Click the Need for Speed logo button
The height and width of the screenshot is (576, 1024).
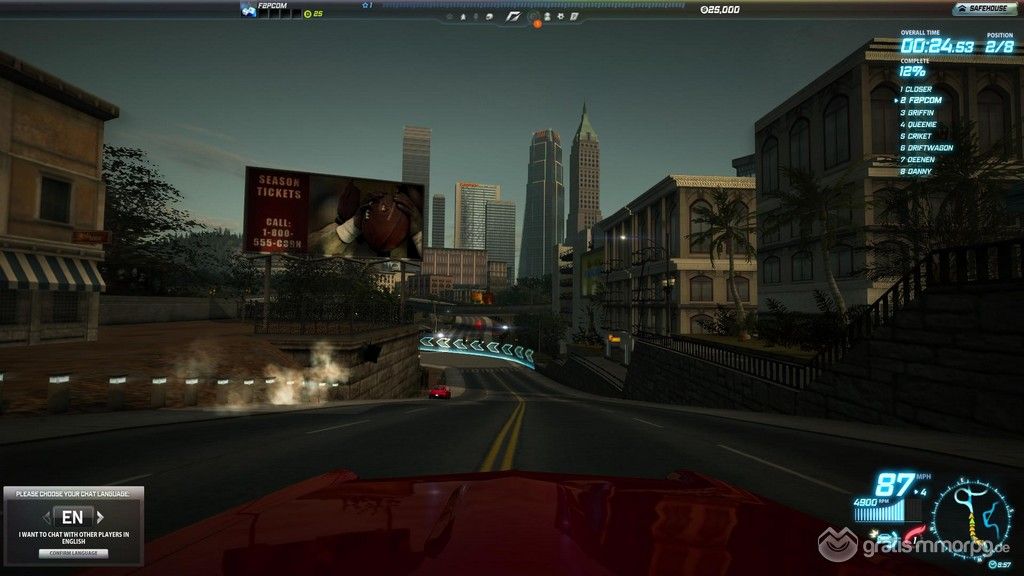click(x=513, y=16)
